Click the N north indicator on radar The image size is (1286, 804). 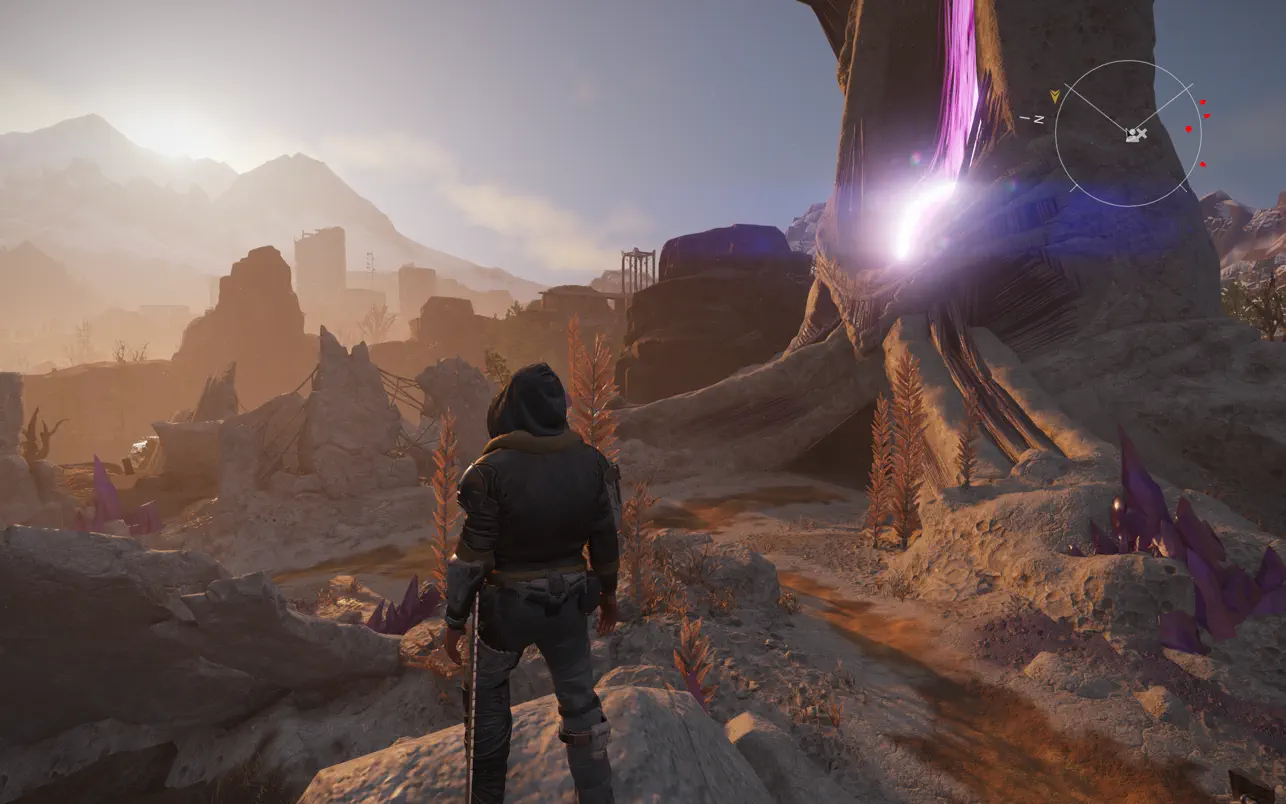click(x=1038, y=119)
